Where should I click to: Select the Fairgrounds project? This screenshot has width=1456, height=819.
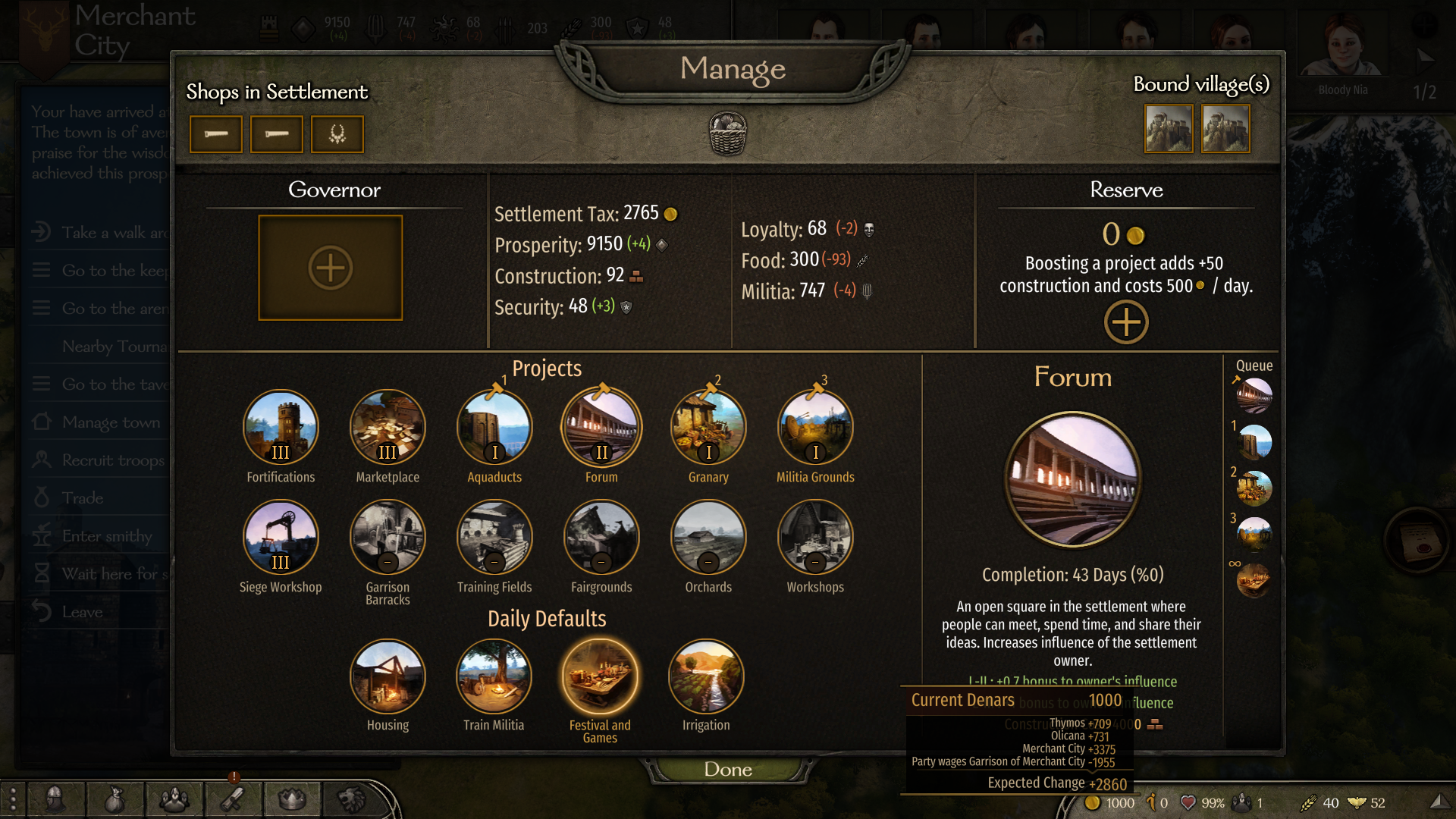click(601, 538)
